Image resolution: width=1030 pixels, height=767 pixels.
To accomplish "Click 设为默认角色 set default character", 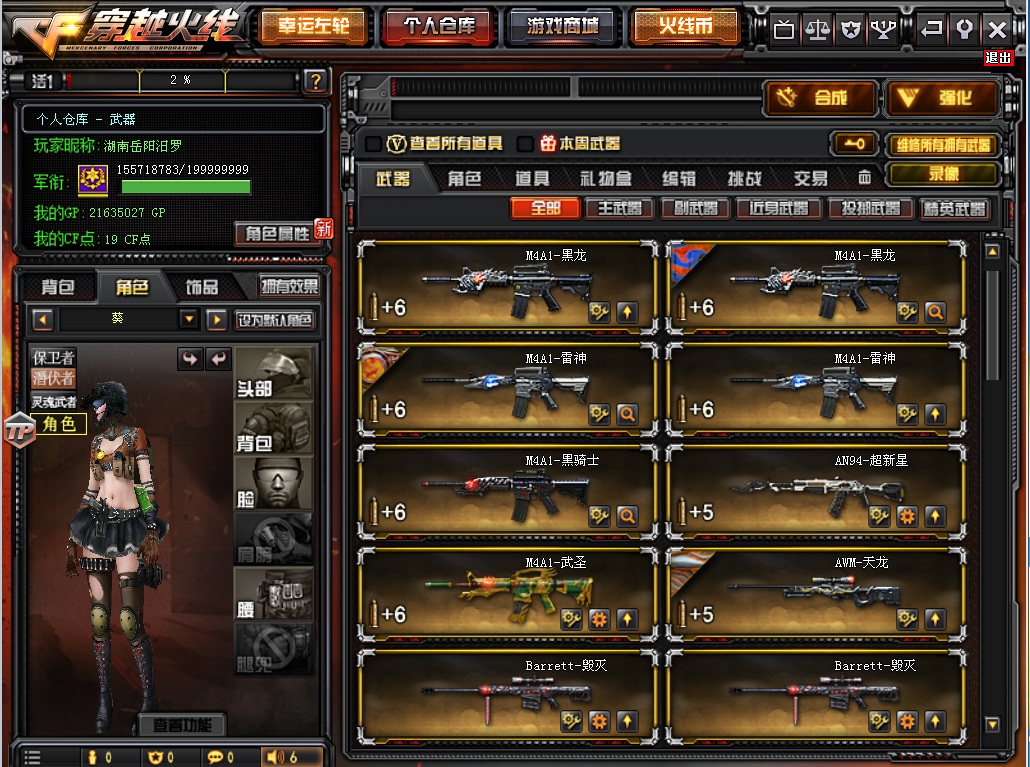I will point(276,320).
